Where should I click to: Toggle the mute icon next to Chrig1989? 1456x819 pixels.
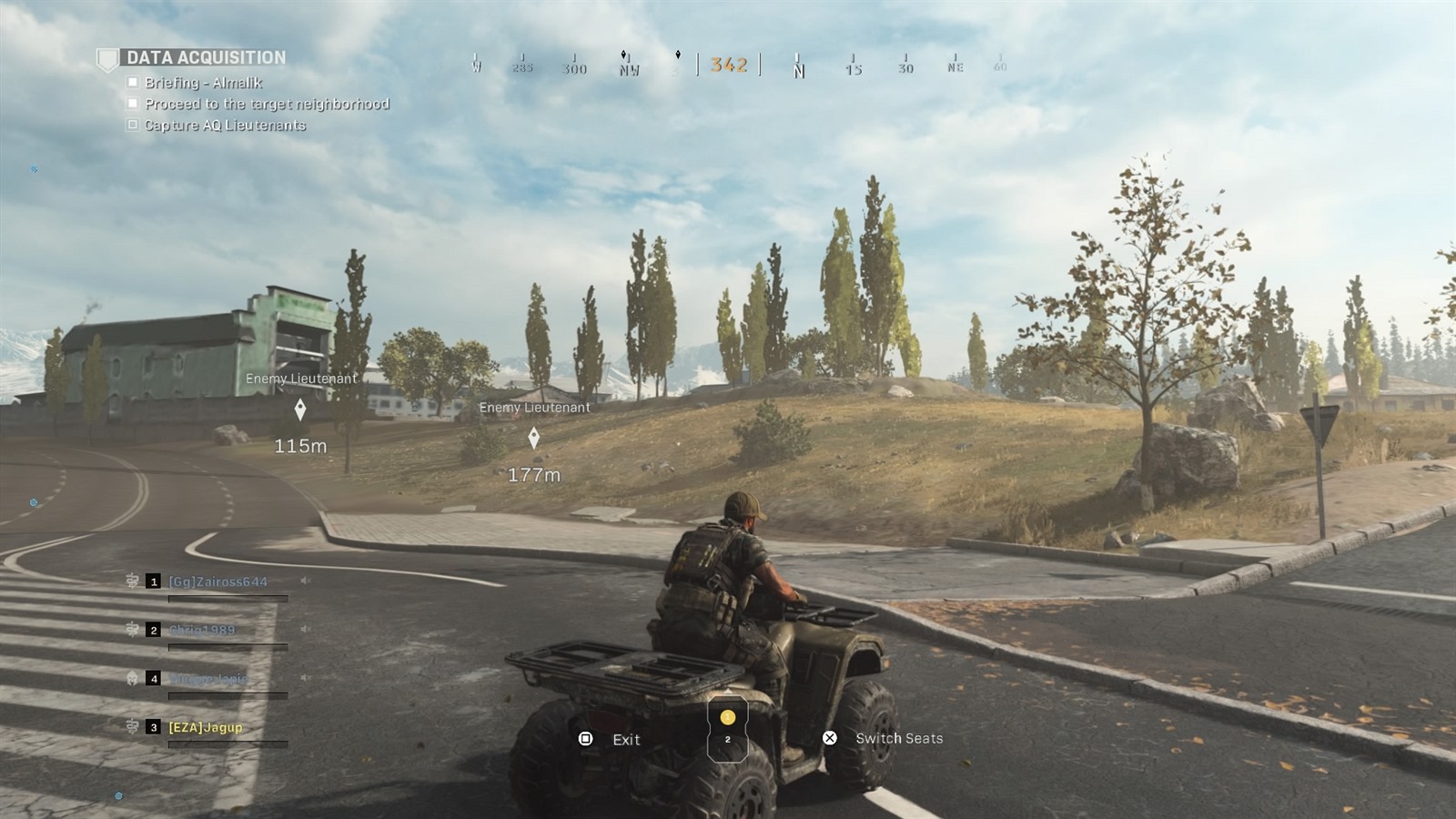[306, 629]
